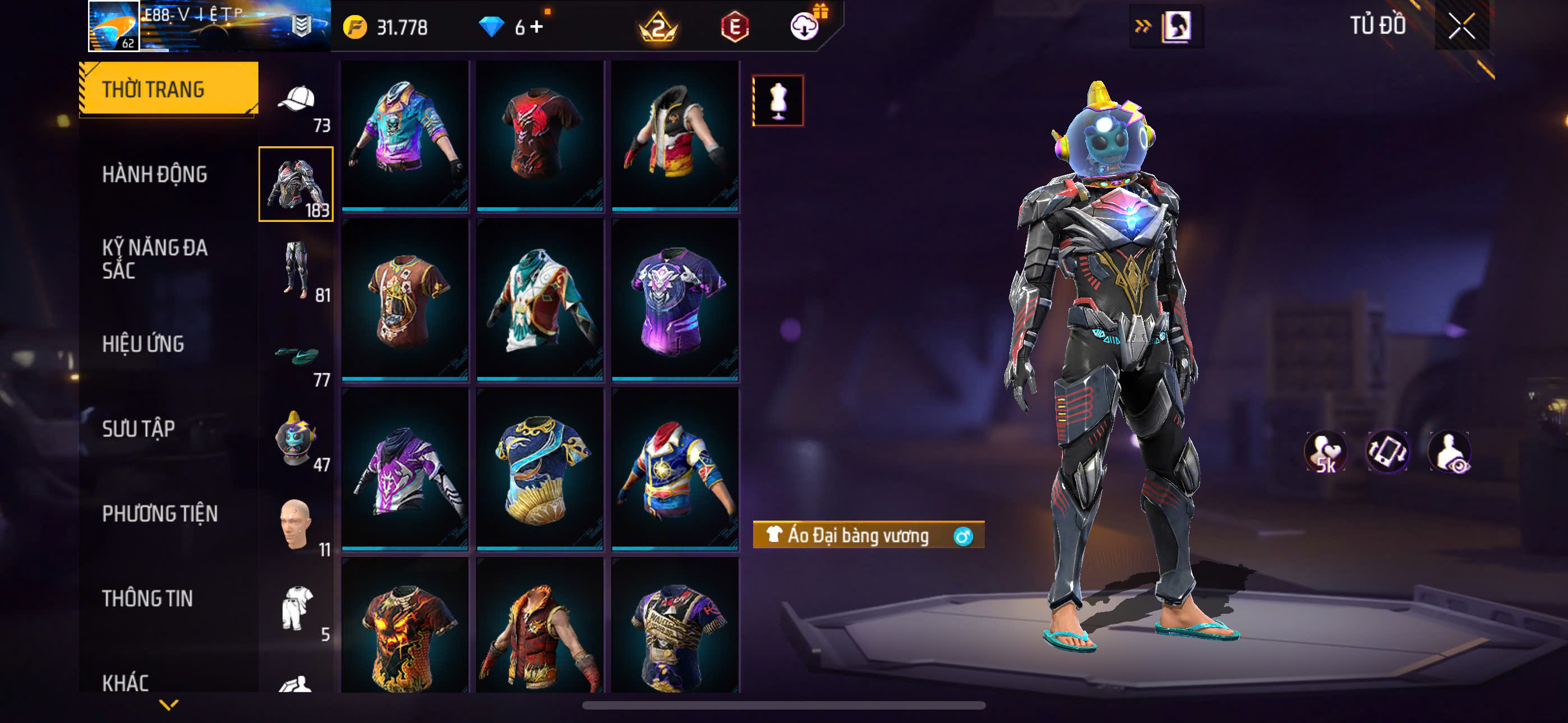Select the pants category with 81 items
1568x723 pixels.
(297, 270)
